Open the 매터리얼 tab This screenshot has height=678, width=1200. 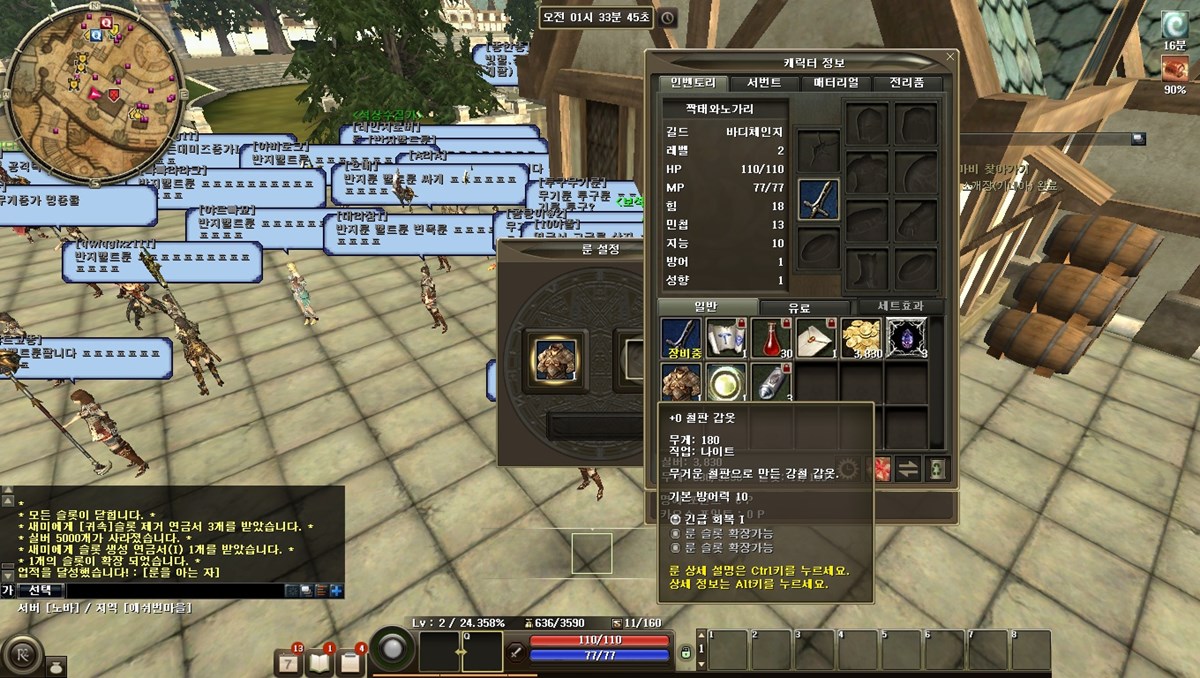tap(835, 83)
